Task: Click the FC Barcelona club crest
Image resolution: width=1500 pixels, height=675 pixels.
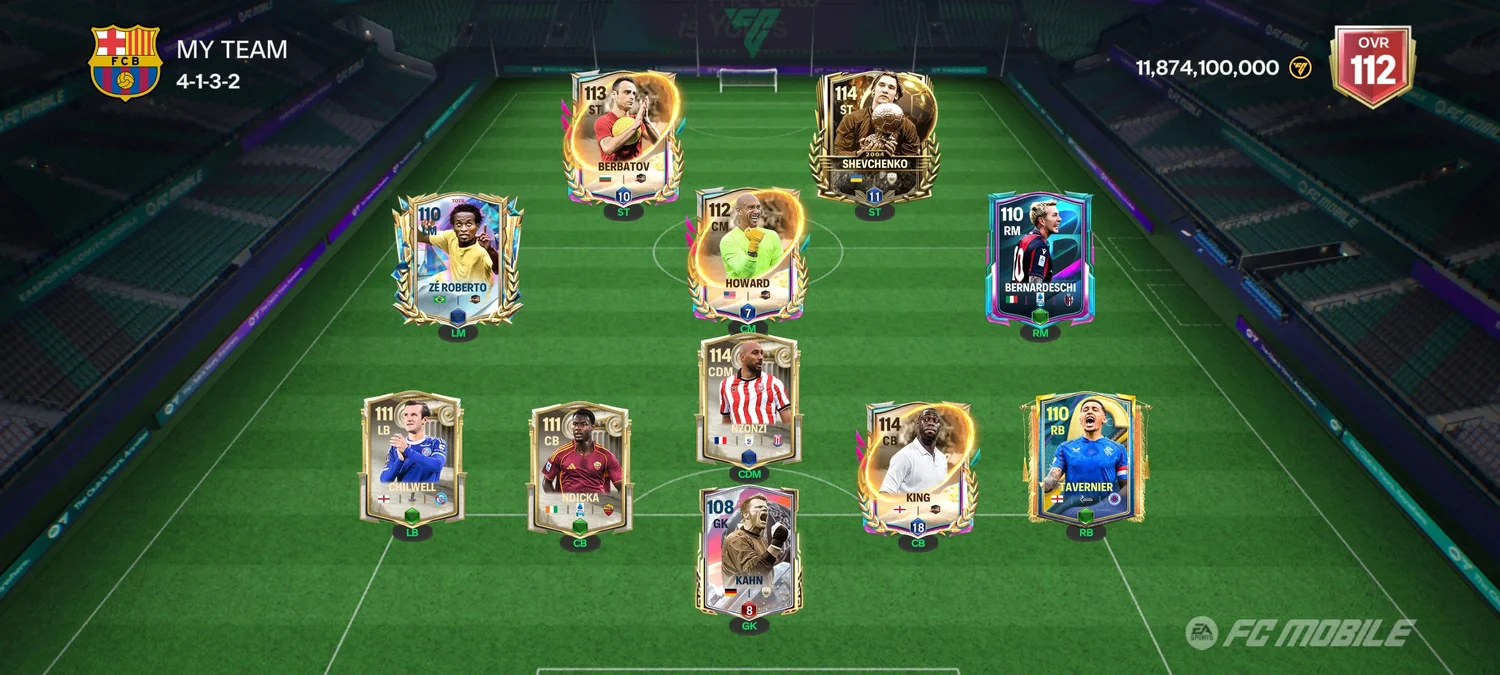Action: point(125,62)
